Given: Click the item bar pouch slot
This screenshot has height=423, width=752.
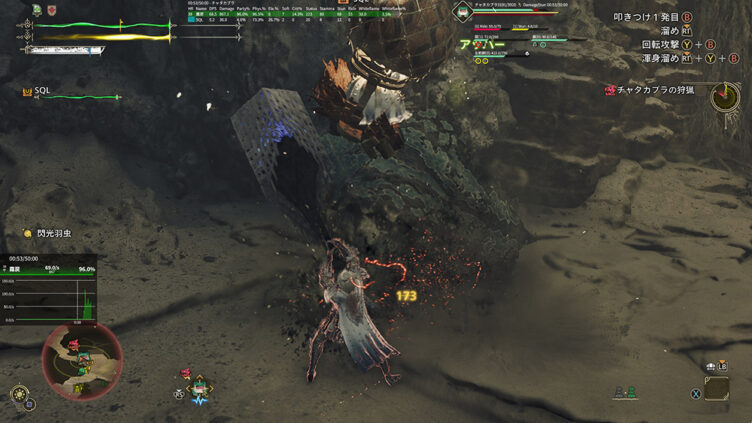Looking at the screenshot, I should point(716,388).
